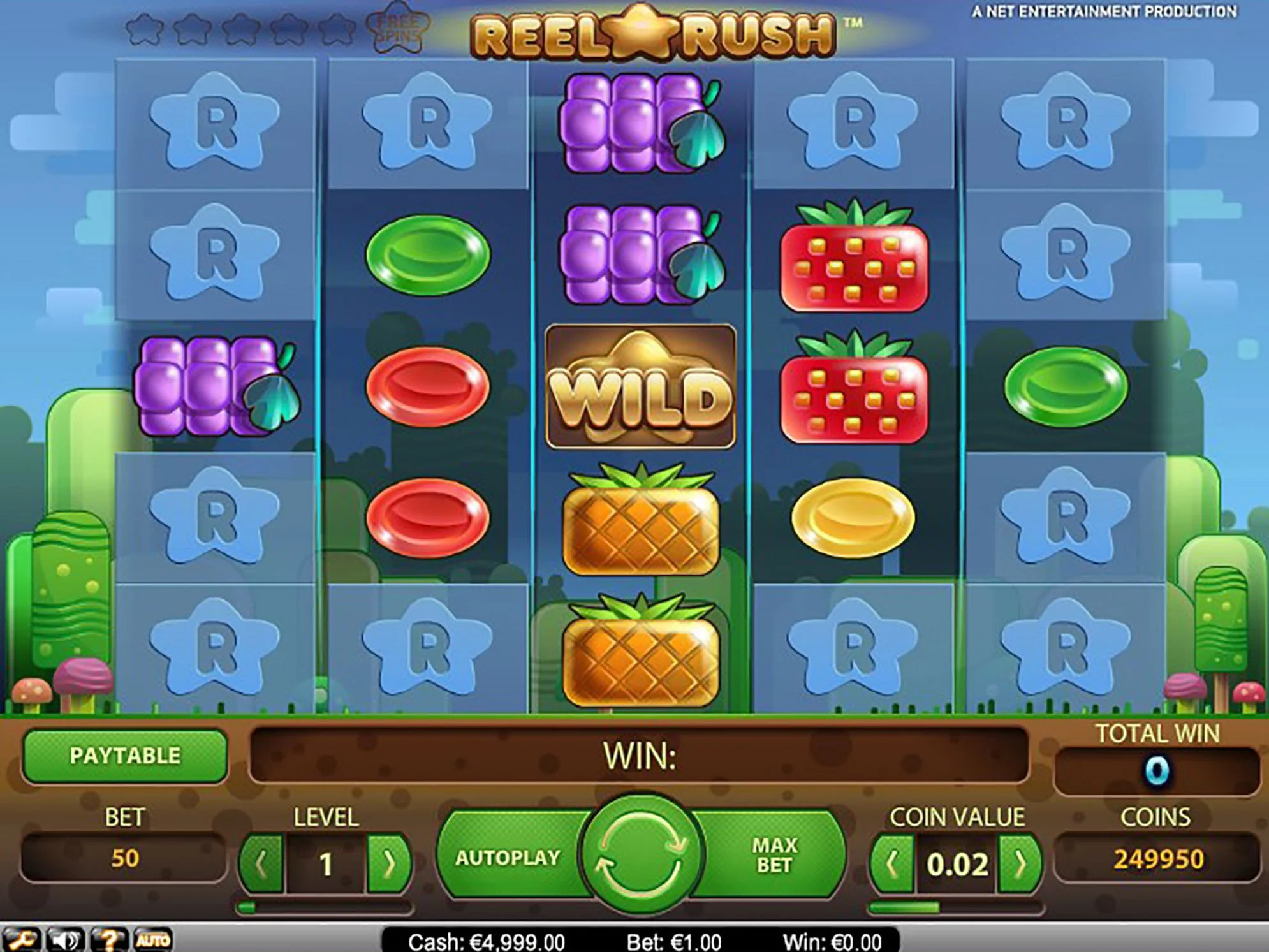Open help via the question mark icon

coord(109,940)
